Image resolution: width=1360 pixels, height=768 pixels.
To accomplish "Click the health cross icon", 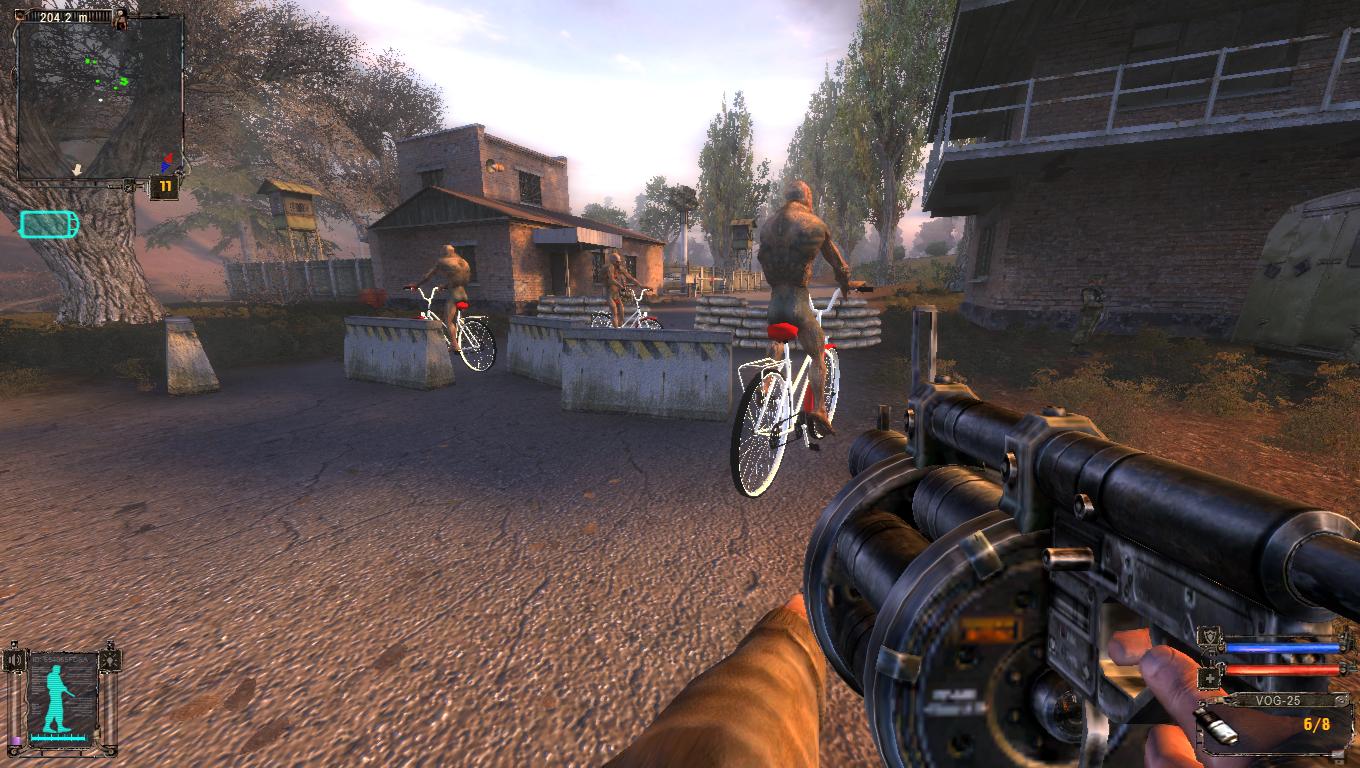I will 1210,677.
